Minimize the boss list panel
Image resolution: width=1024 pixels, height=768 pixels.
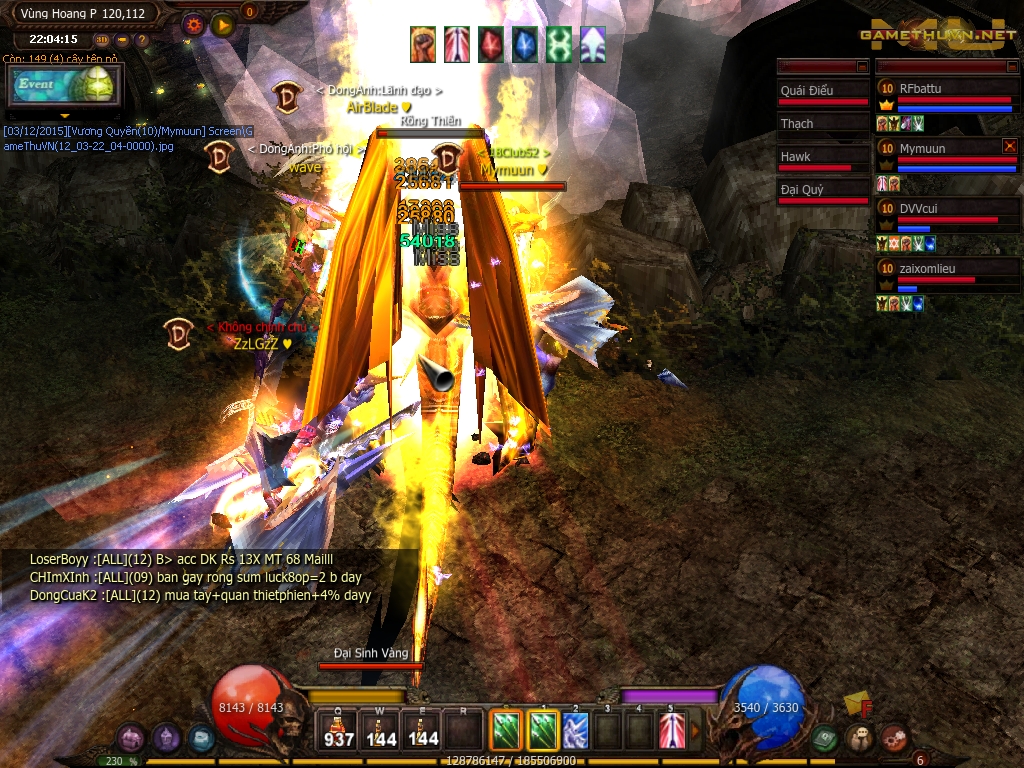[860, 66]
